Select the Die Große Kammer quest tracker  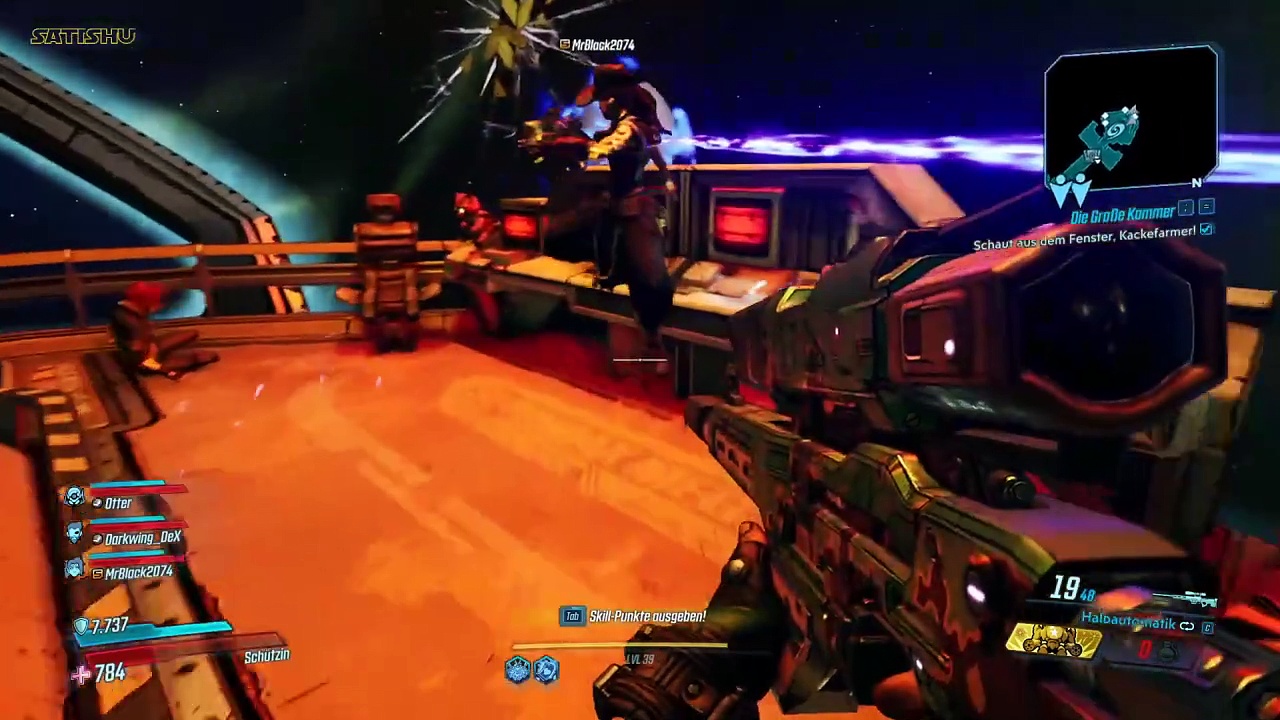pos(1121,215)
